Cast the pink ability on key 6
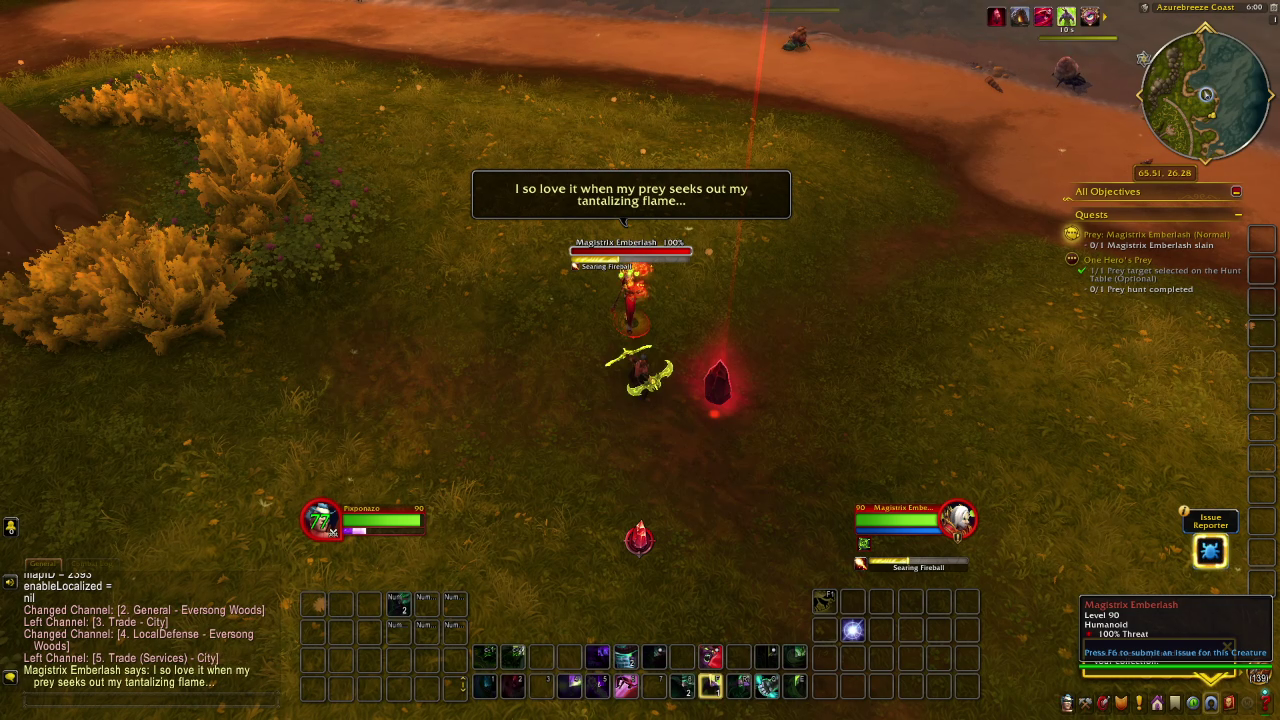Viewport: 1280px width, 720px height. [x=626, y=686]
